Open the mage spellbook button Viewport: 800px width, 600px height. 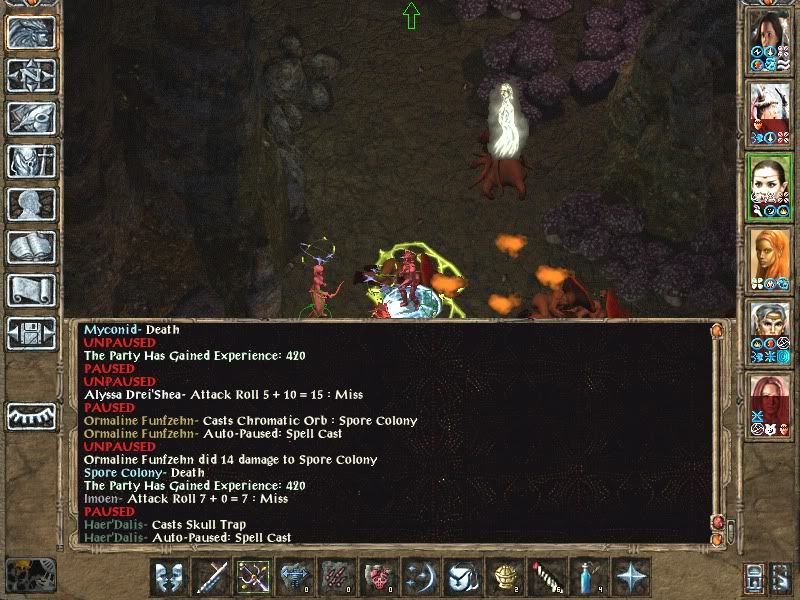coord(31,247)
